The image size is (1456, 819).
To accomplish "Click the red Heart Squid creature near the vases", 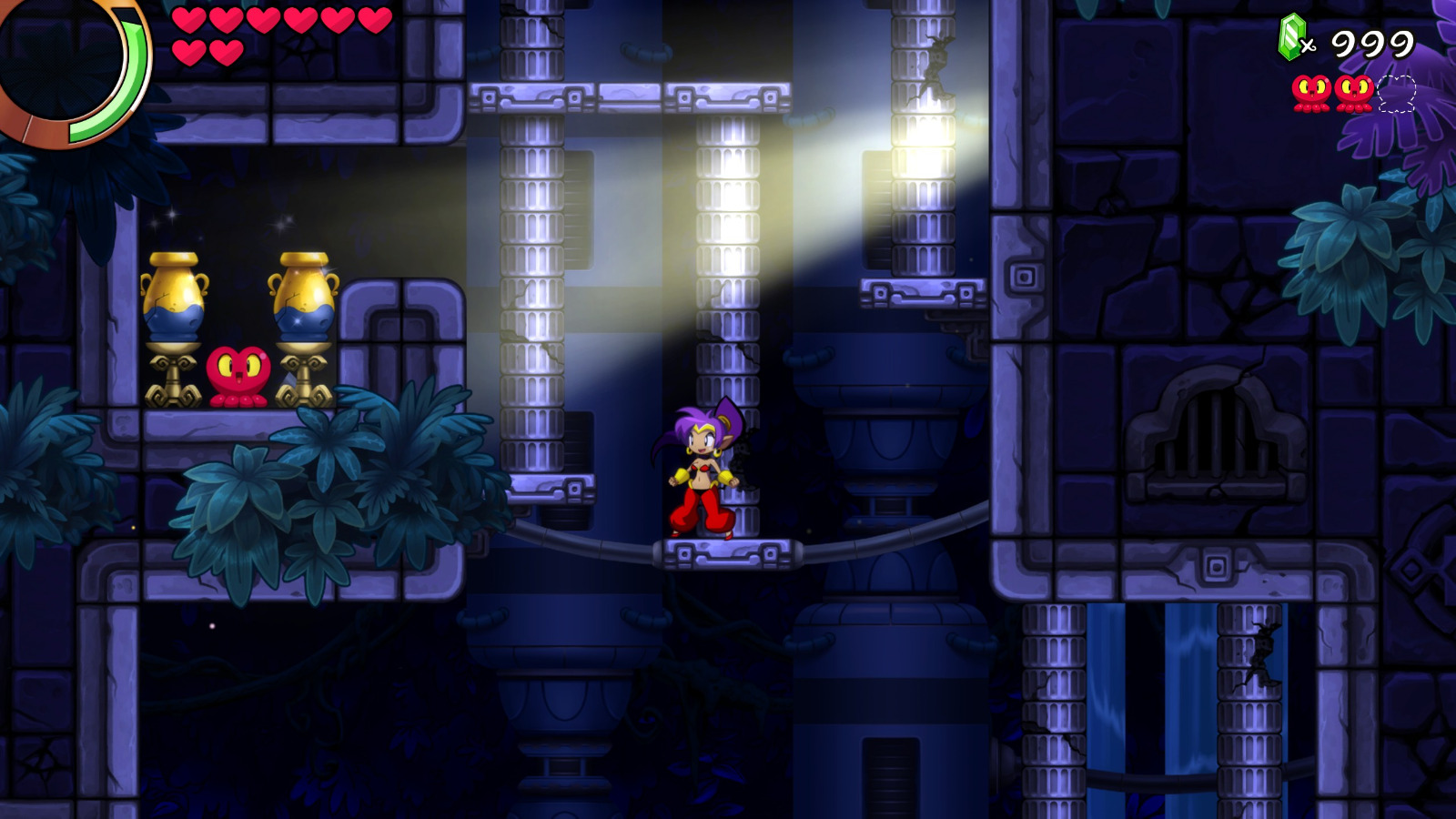I will click(x=237, y=375).
